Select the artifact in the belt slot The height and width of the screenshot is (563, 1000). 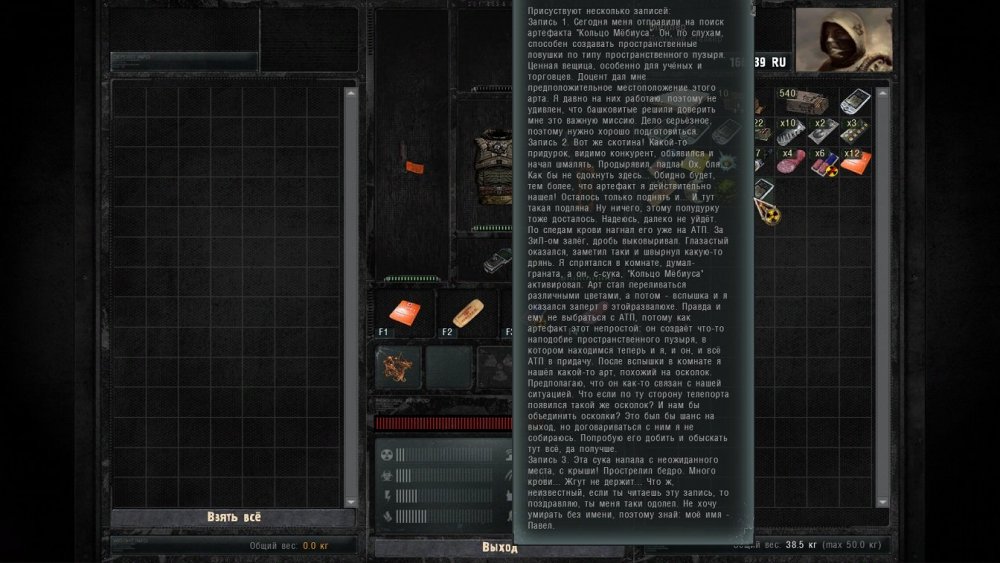pos(394,367)
